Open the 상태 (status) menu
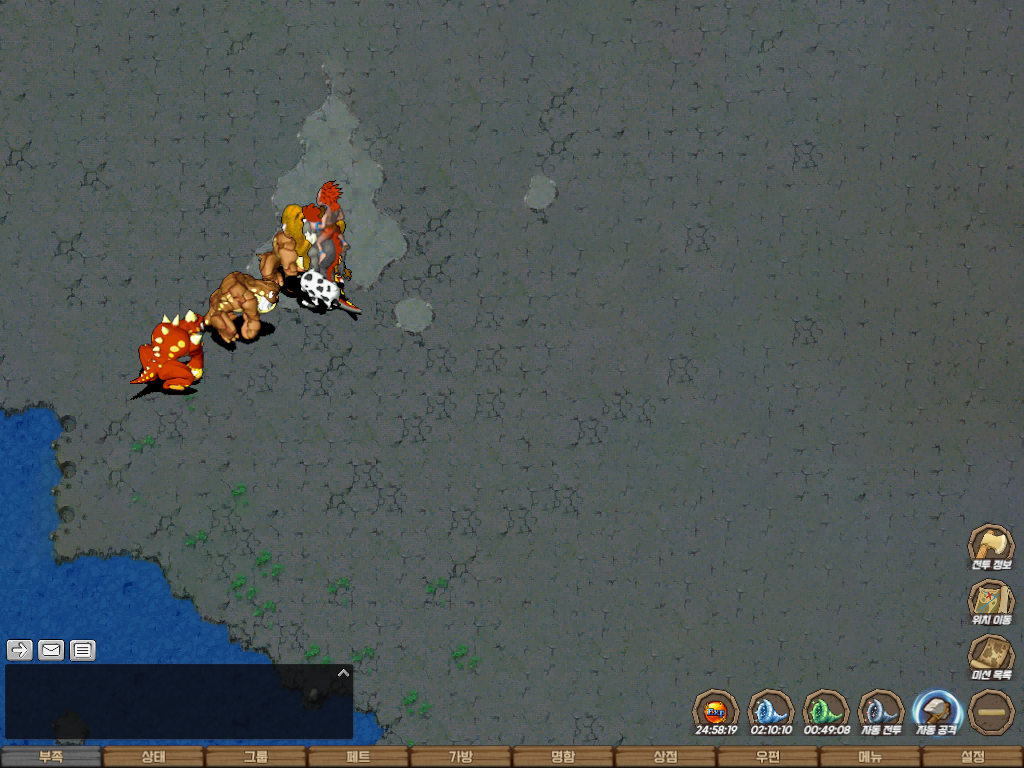 pos(153,757)
